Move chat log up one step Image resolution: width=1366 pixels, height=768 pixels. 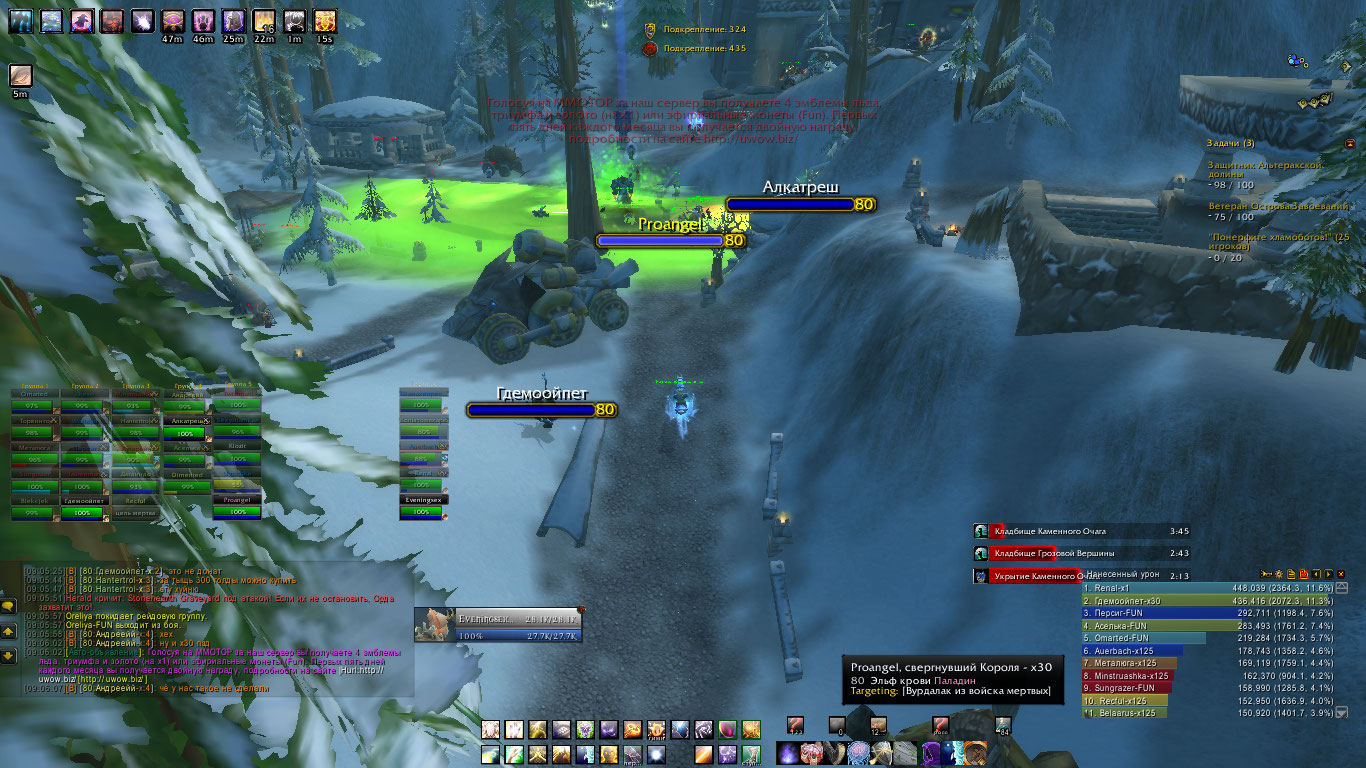[x=8, y=632]
